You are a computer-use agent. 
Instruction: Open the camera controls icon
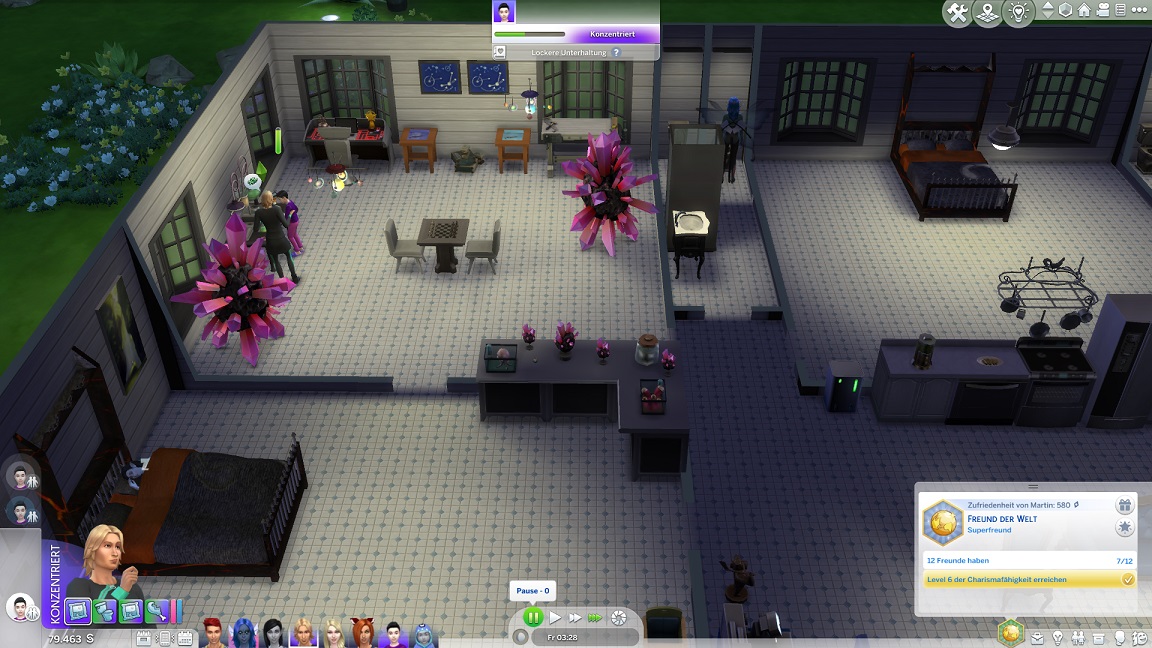point(1102,11)
